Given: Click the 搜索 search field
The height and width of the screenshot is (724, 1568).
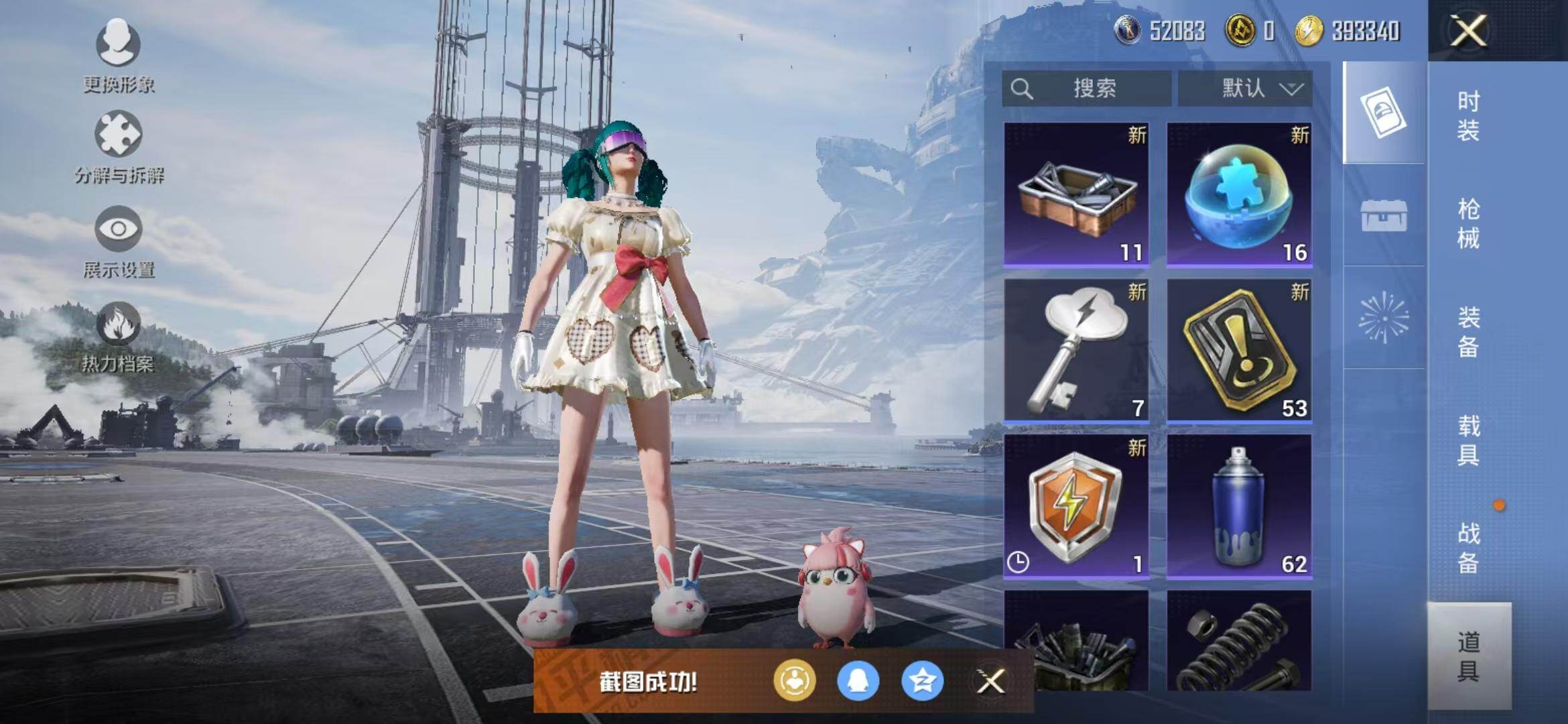Looking at the screenshot, I should (1087, 88).
